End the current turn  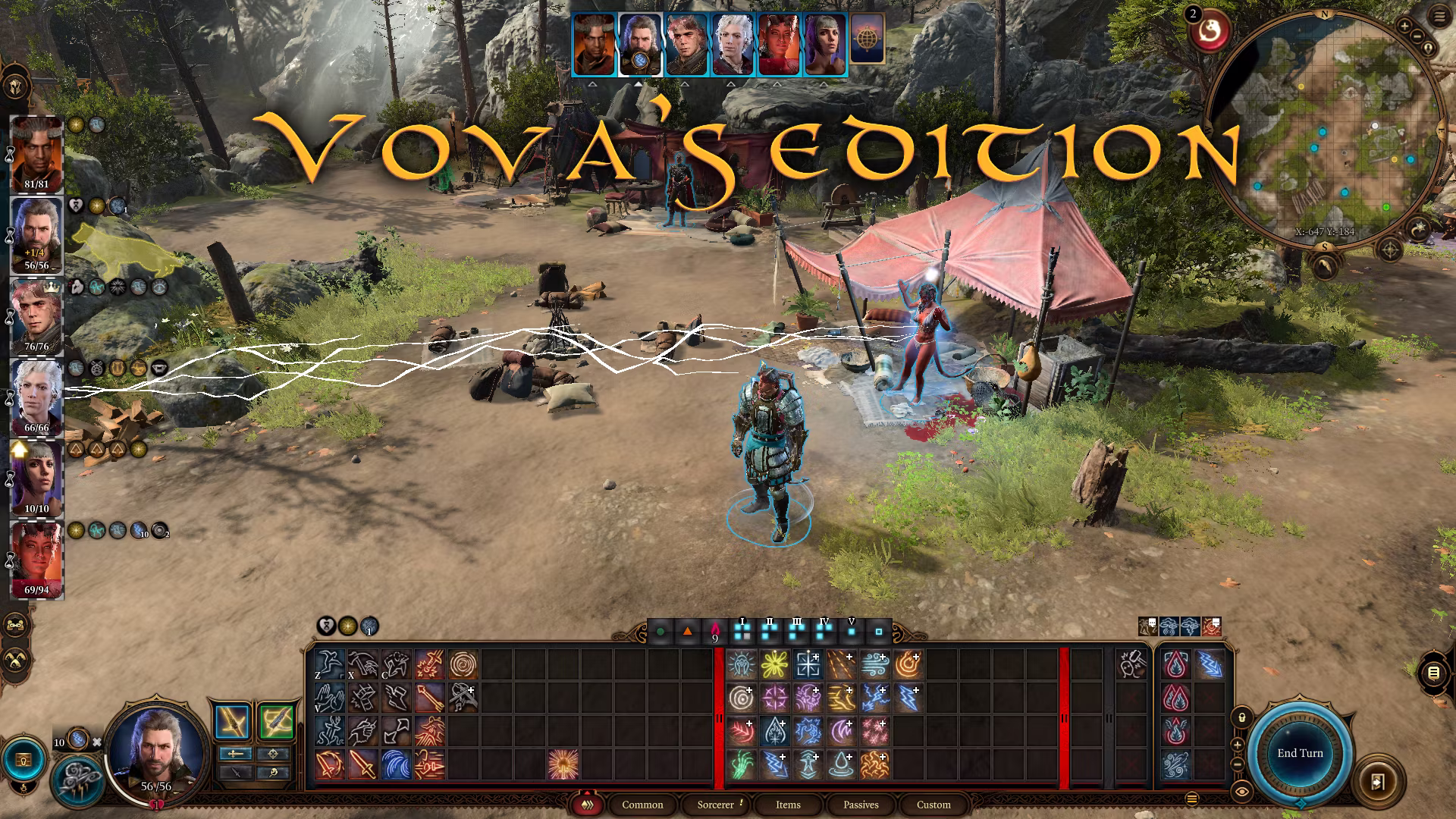(x=1300, y=753)
